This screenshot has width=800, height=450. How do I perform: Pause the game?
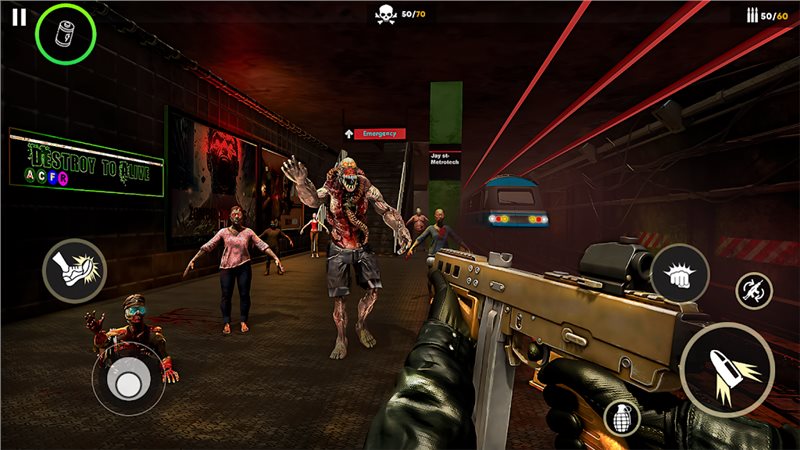tap(18, 17)
